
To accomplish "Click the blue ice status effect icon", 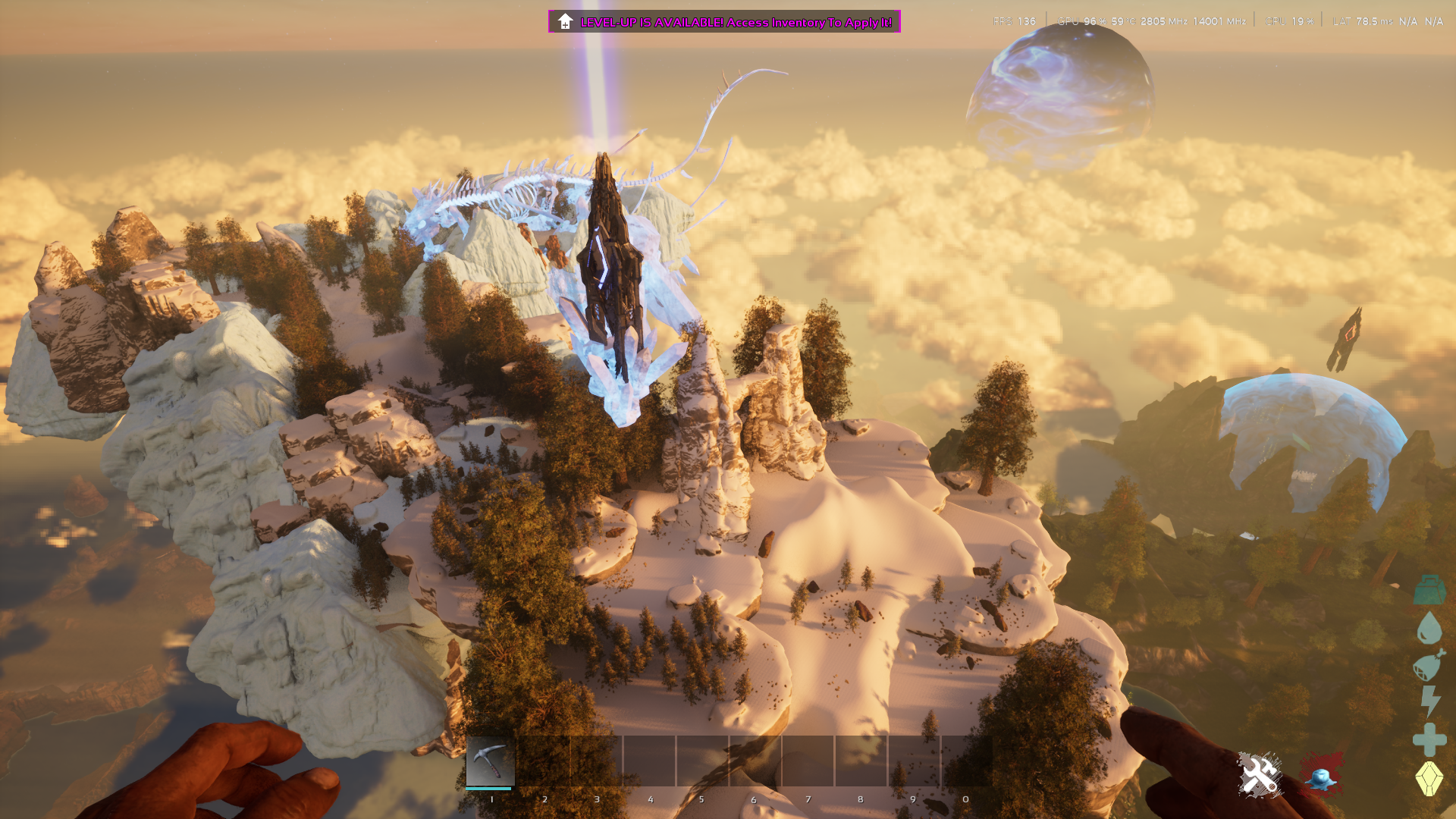I will (1321, 775).
